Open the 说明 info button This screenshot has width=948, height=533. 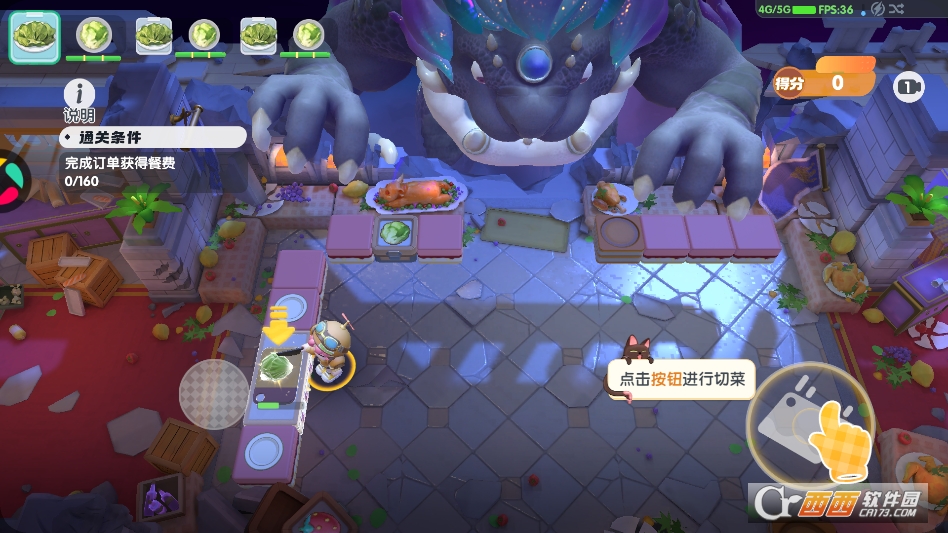[79, 96]
